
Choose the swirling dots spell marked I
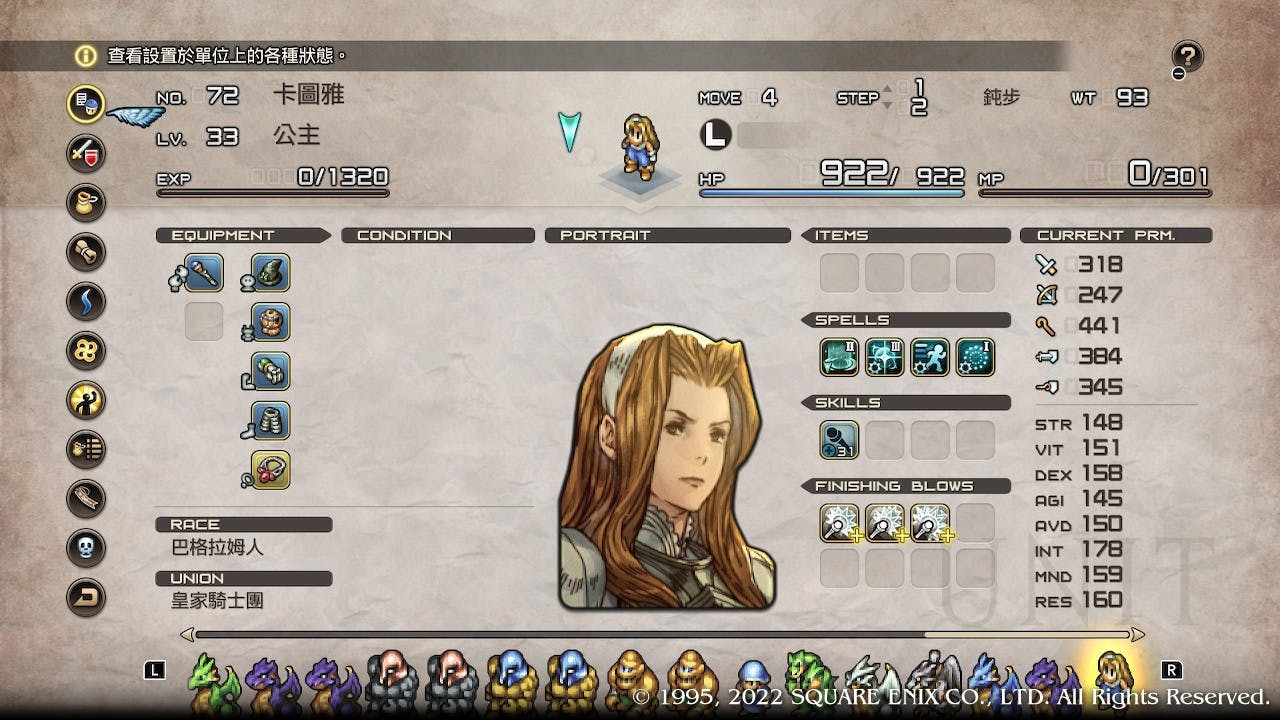975,357
